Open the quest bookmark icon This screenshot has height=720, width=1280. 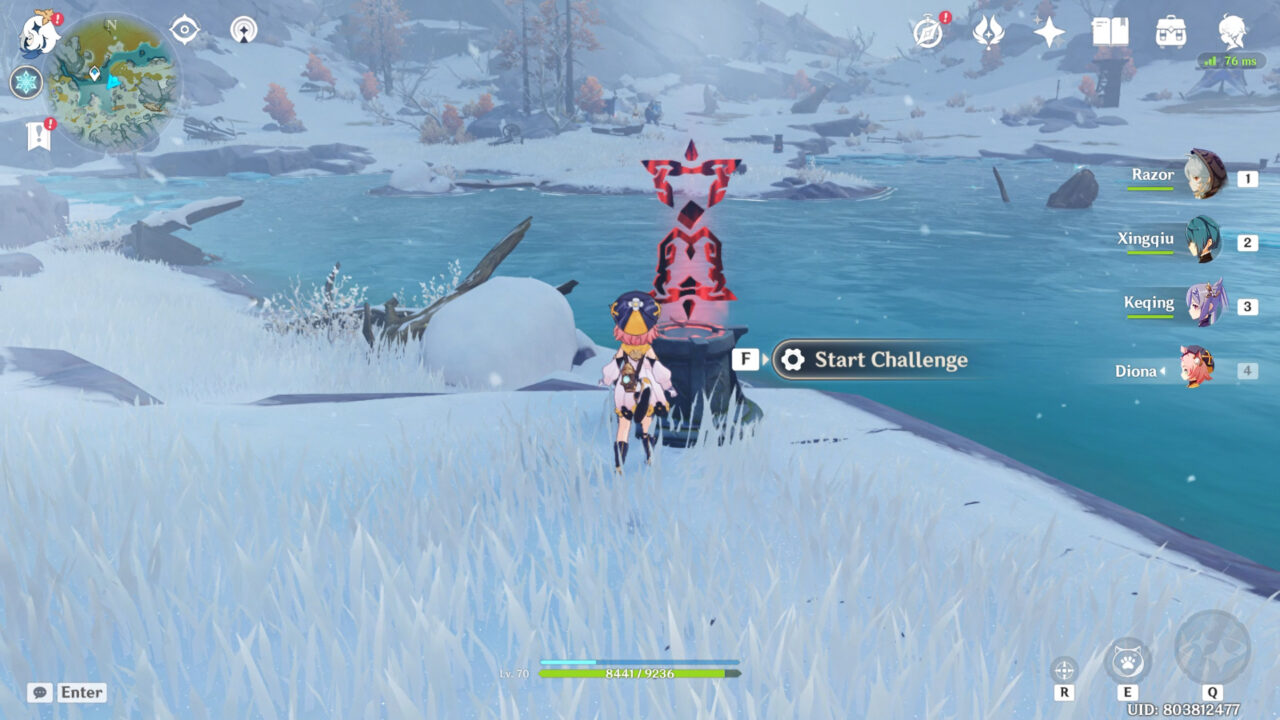tap(39, 136)
